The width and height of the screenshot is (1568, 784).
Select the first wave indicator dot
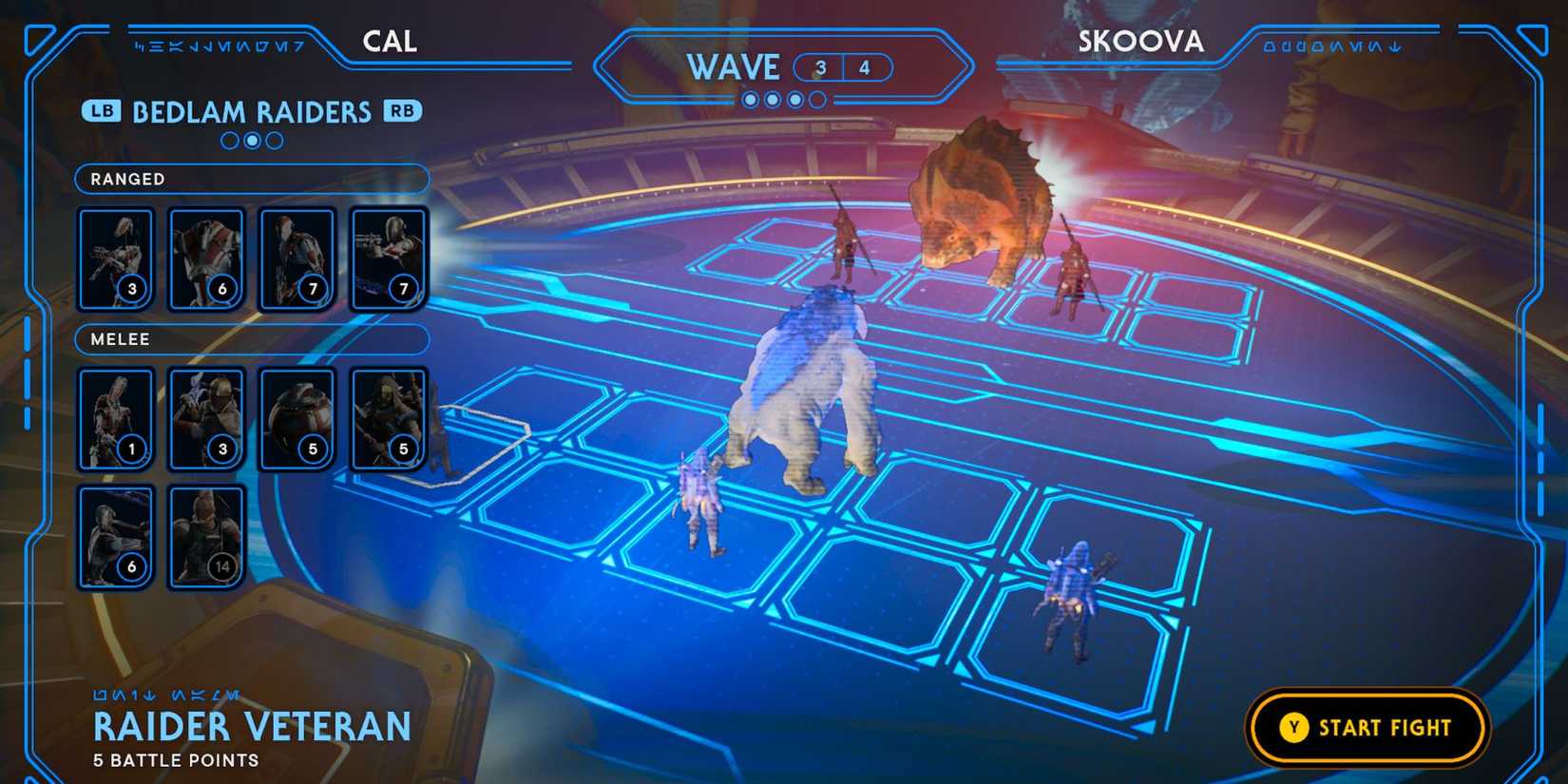point(749,97)
